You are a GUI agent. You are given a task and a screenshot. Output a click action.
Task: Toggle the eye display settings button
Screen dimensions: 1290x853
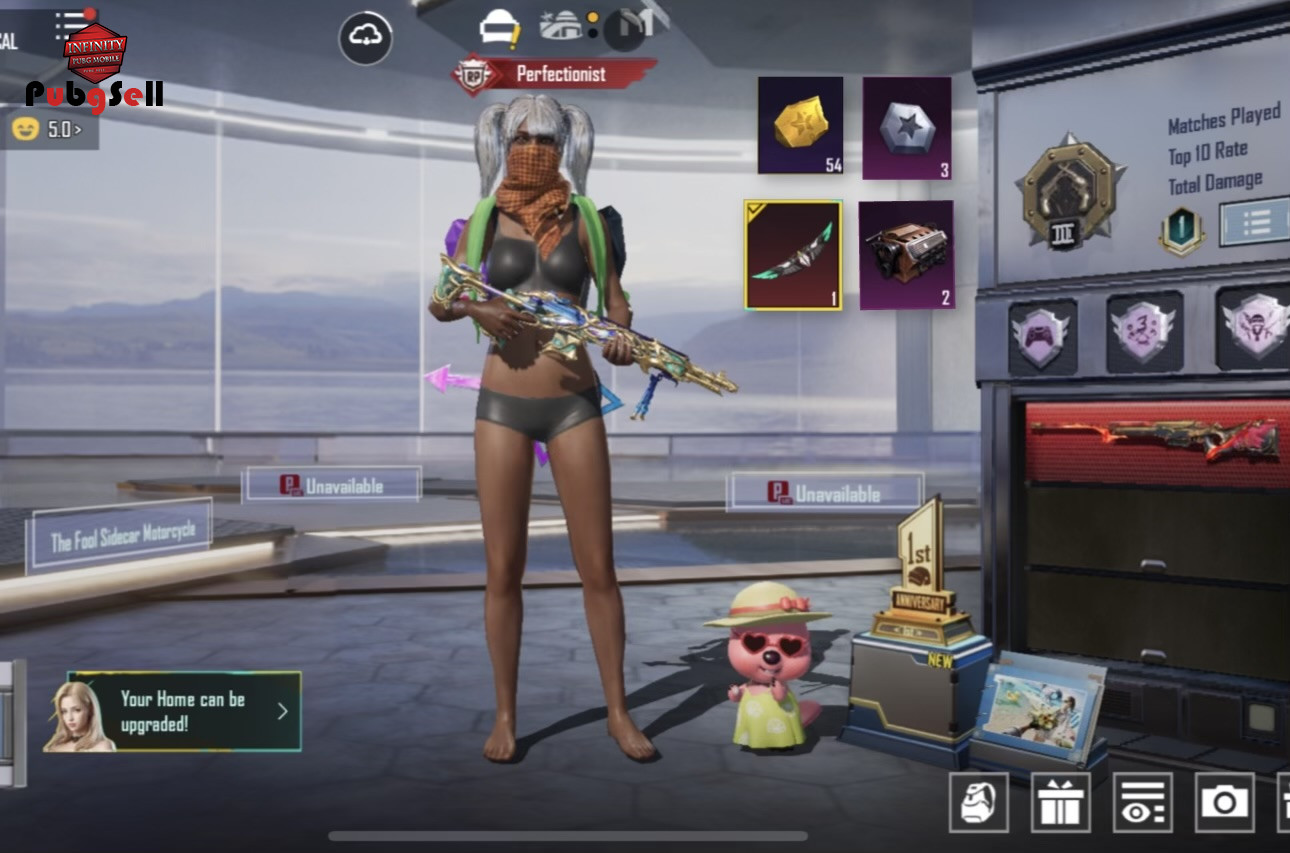point(1142,802)
